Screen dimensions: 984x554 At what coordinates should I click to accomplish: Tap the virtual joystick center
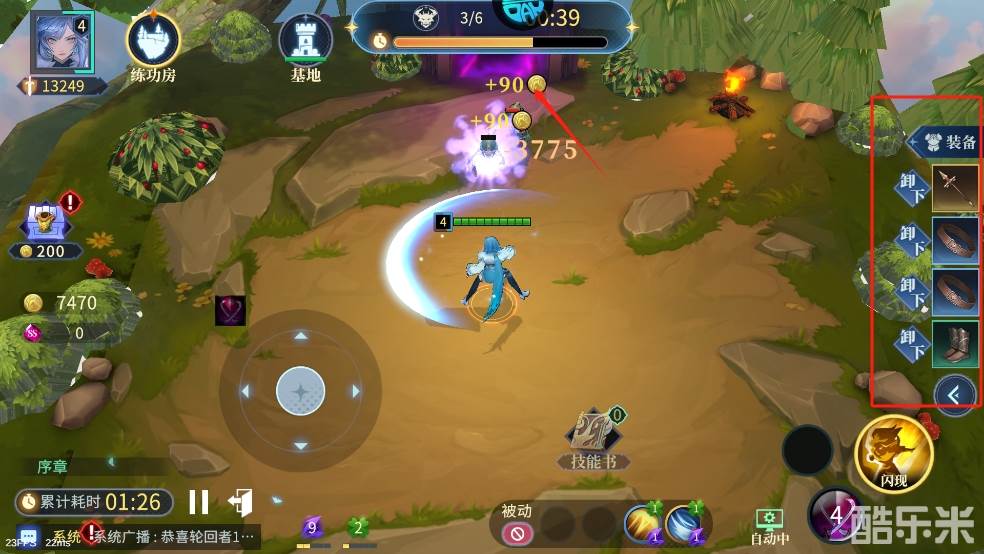(x=300, y=390)
